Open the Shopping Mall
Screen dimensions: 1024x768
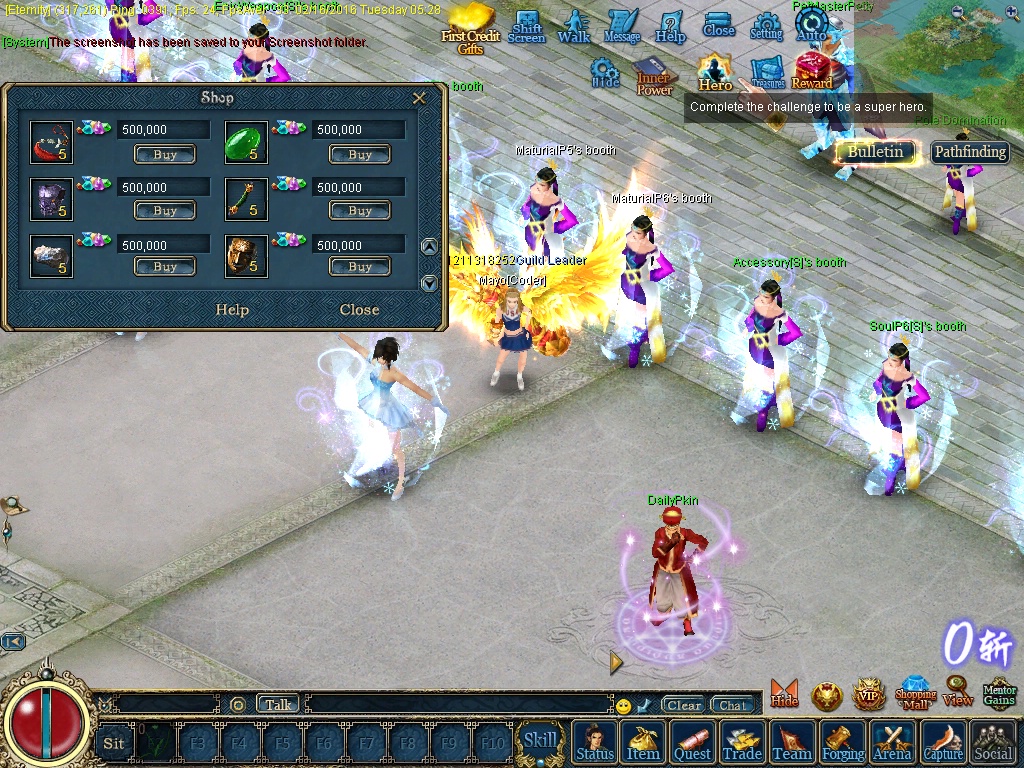click(x=915, y=692)
